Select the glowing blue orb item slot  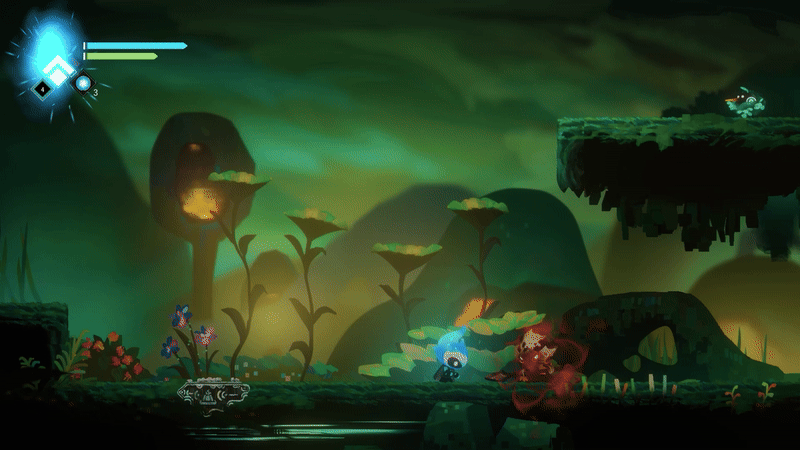(83, 83)
